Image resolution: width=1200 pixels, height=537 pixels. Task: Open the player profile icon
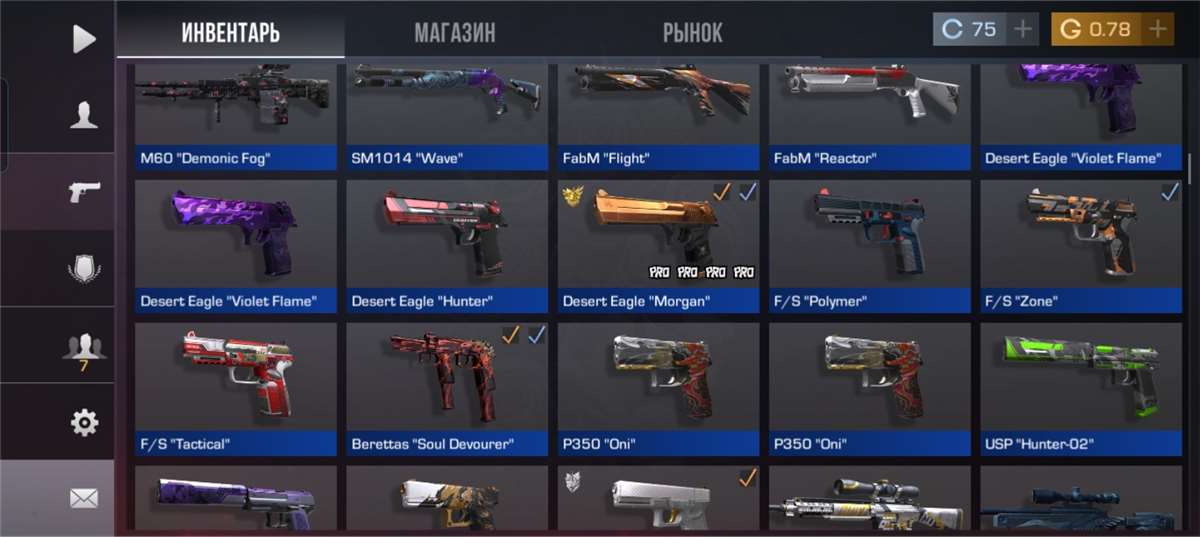[84, 116]
